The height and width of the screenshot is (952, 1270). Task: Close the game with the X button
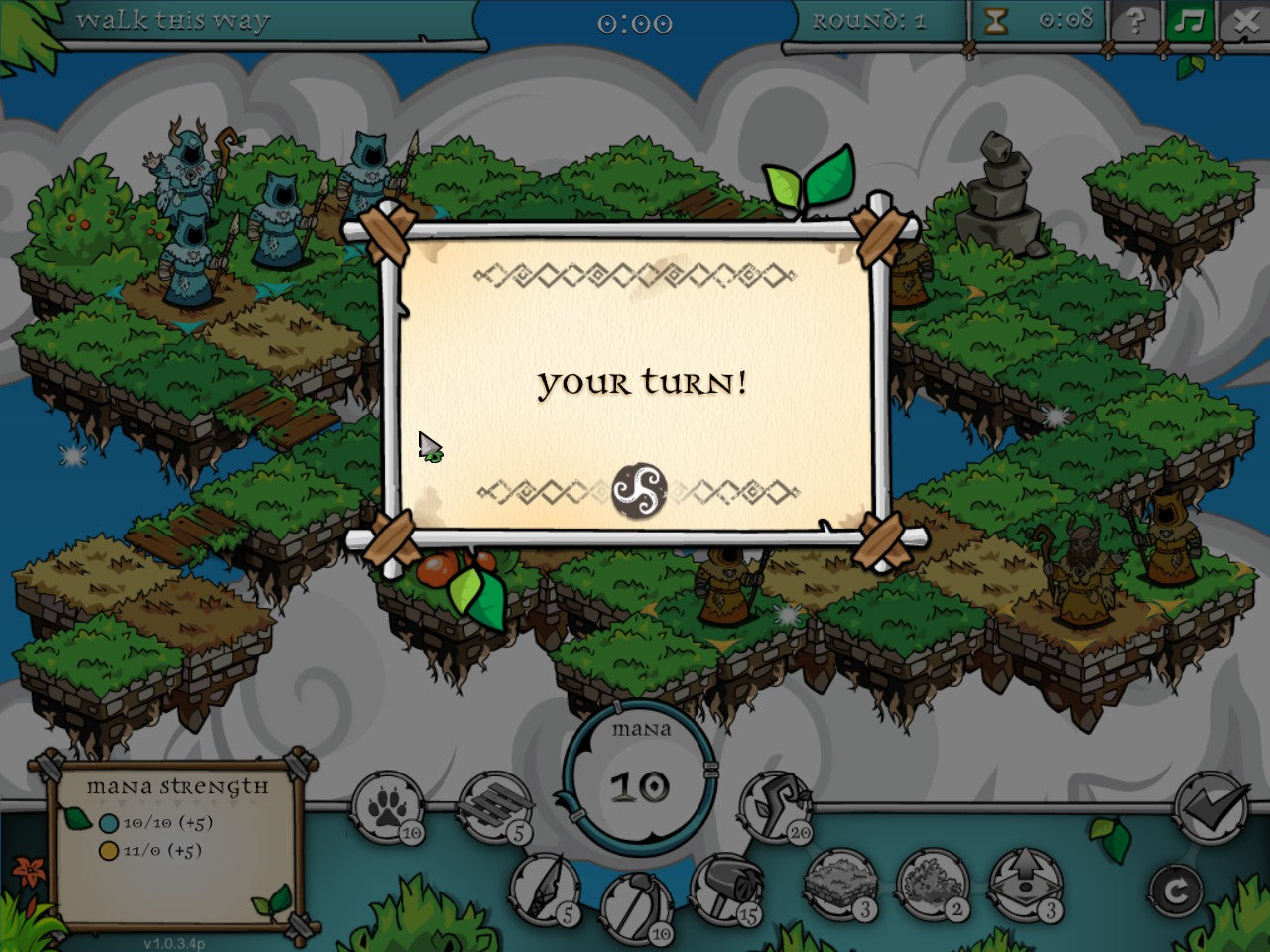pos(1245,21)
